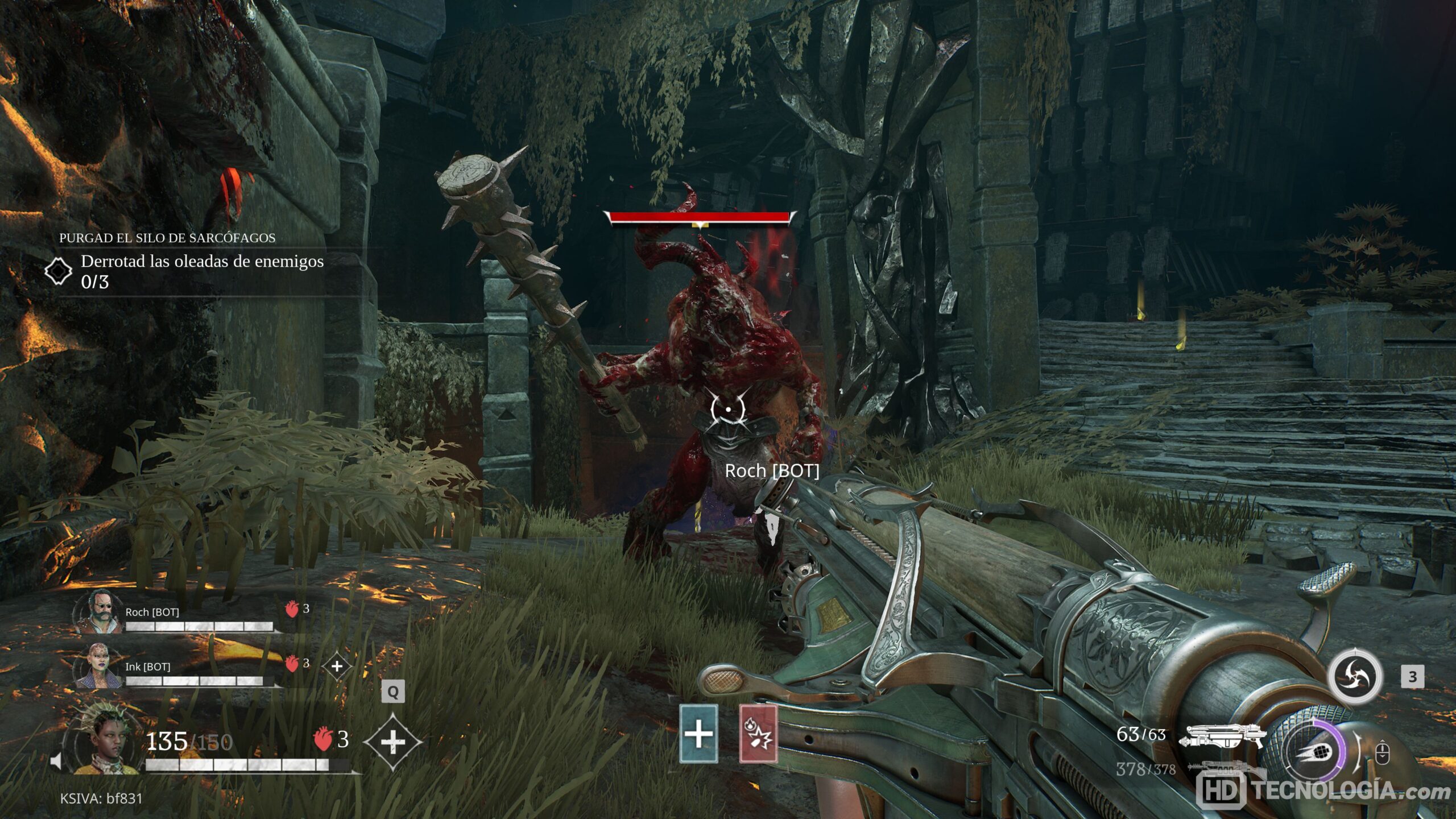Click the HD Tecnología.com watermark
The image size is (1456, 819).
(x=1322, y=792)
